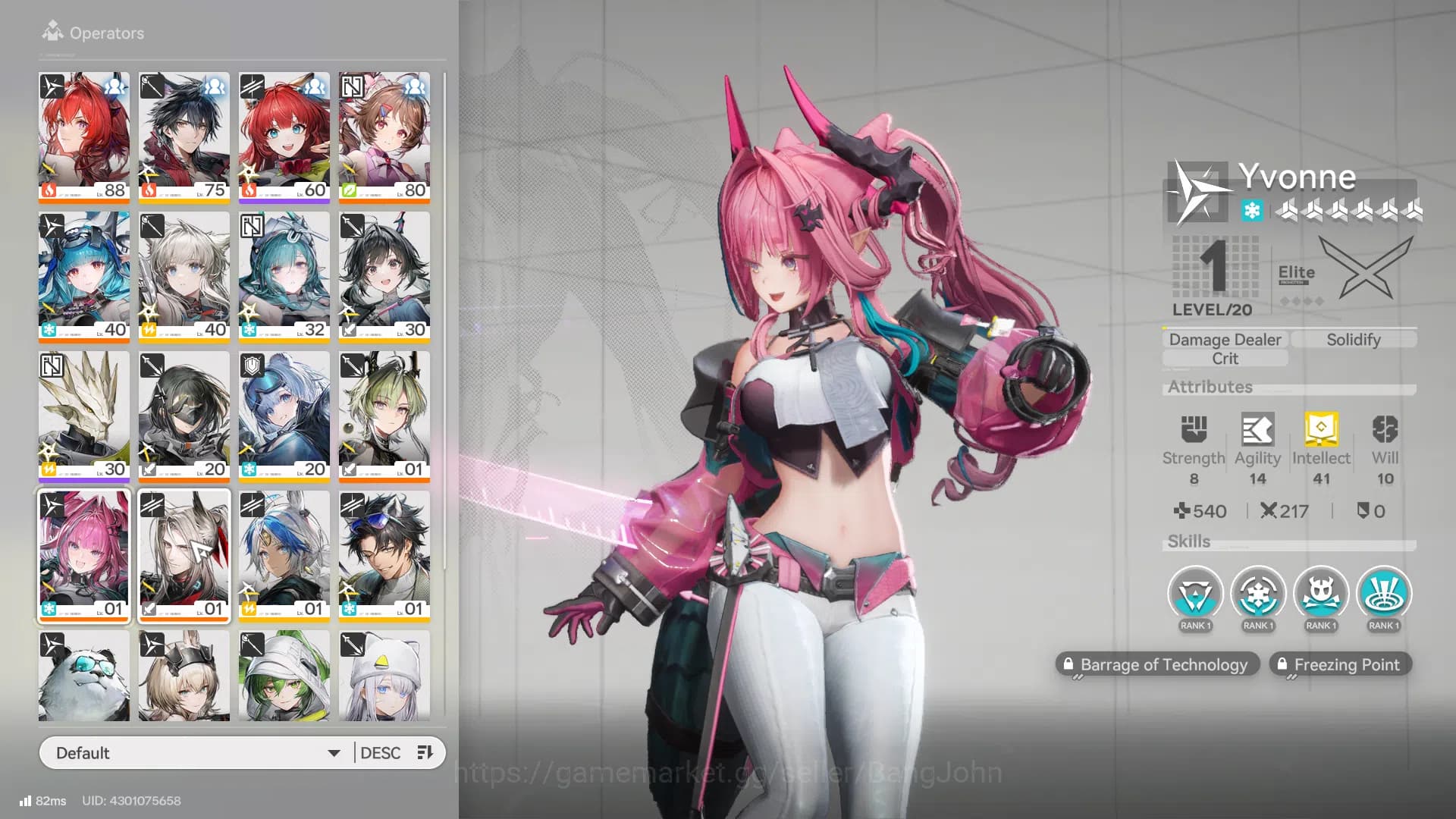Select the level 88 red-haired operator
1456x819 pixels.
[83, 136]
